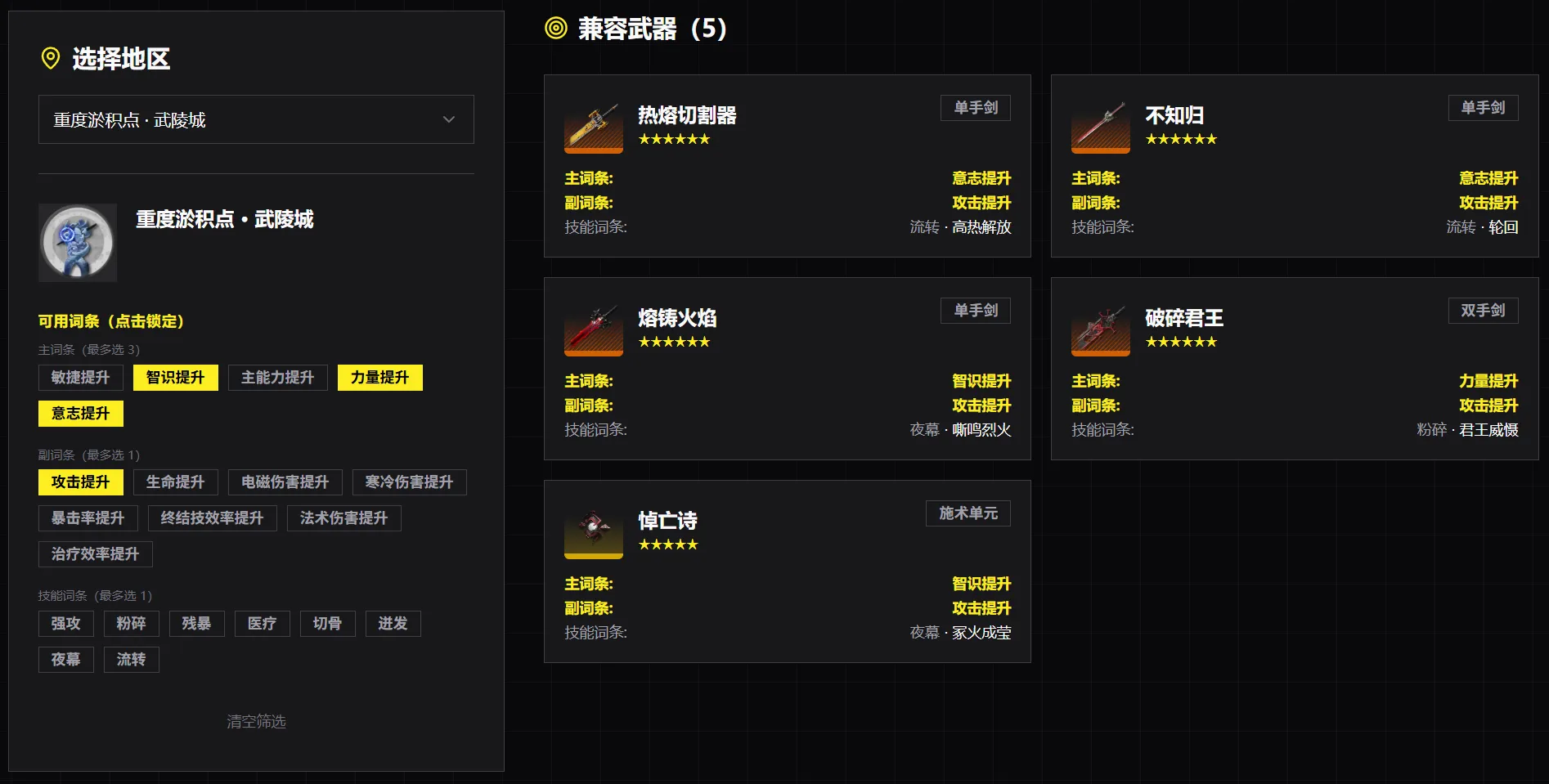This screenshot has height=784, width=1549.
Task: Turn off the 力量提升 filter
Action: [379, 377]
